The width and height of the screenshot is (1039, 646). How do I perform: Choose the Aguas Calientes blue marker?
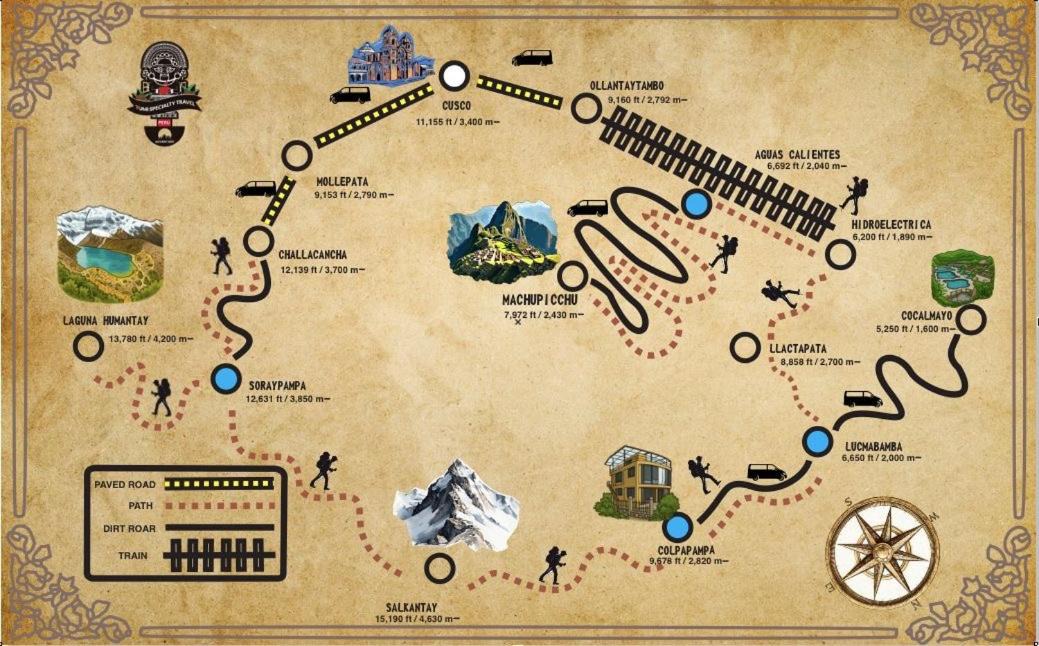point(696,204)
